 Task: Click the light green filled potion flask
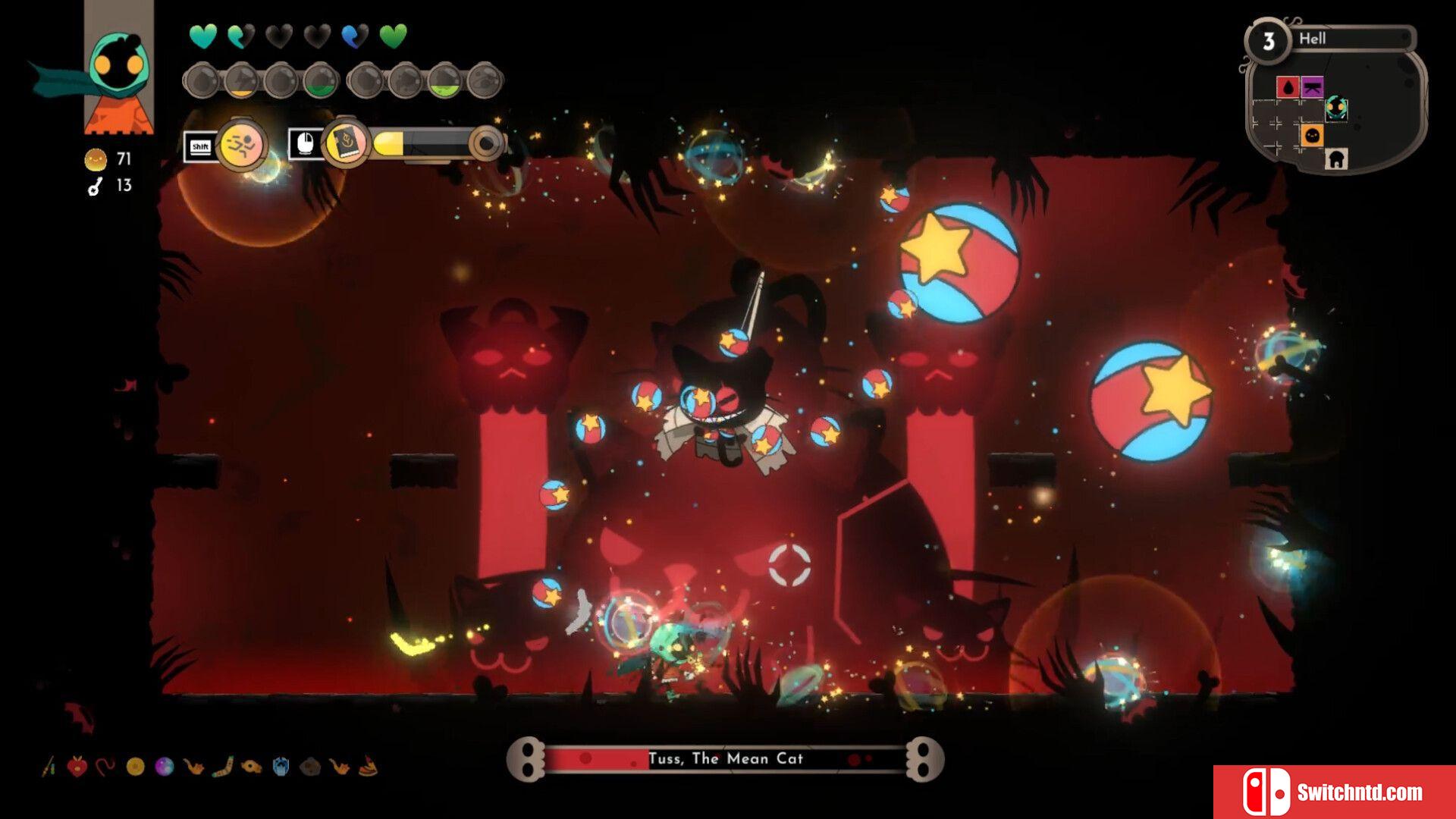(444, 82)
